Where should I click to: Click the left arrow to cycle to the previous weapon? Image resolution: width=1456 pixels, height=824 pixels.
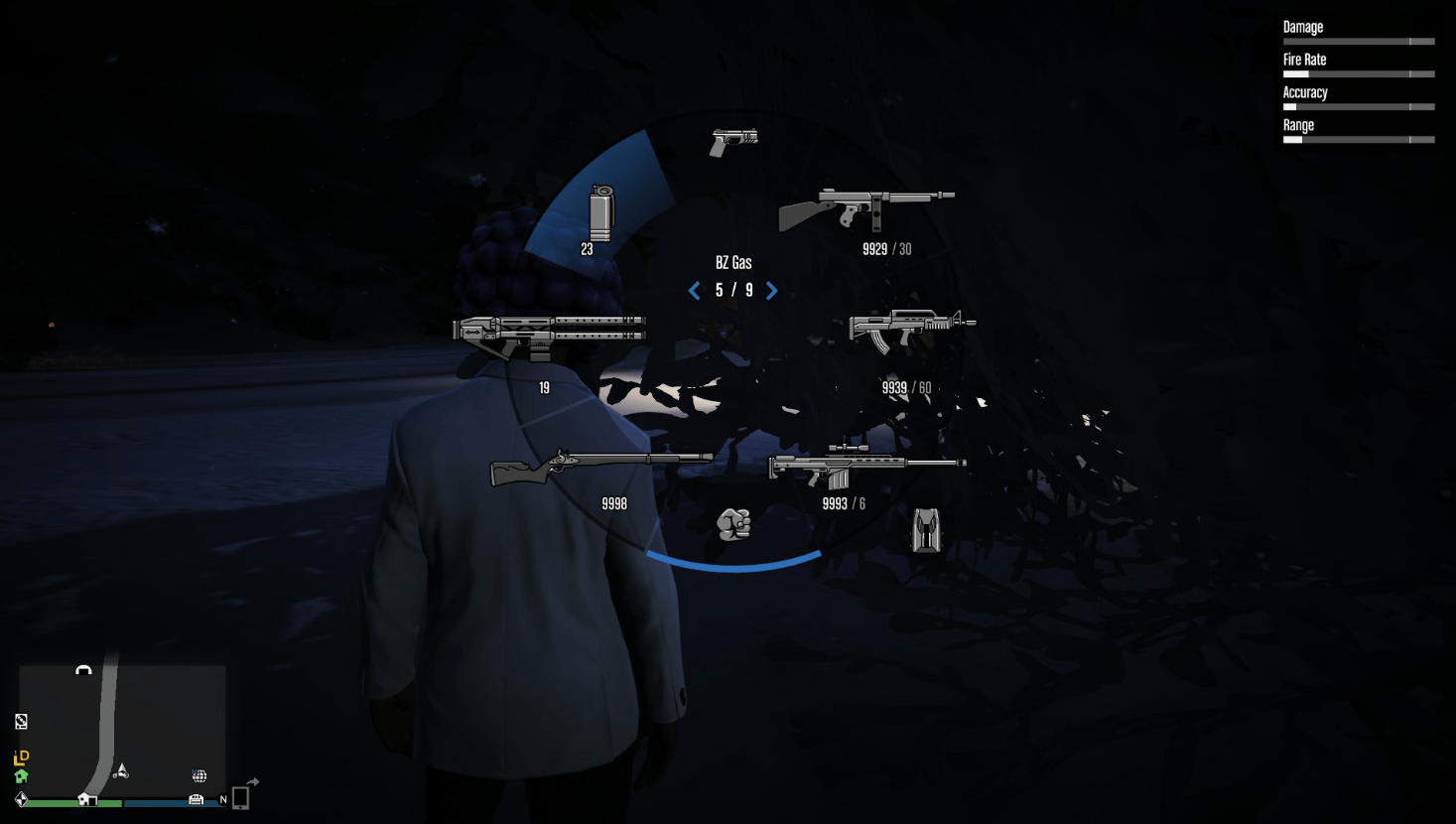pyautogui.click(x=694, y=291)
